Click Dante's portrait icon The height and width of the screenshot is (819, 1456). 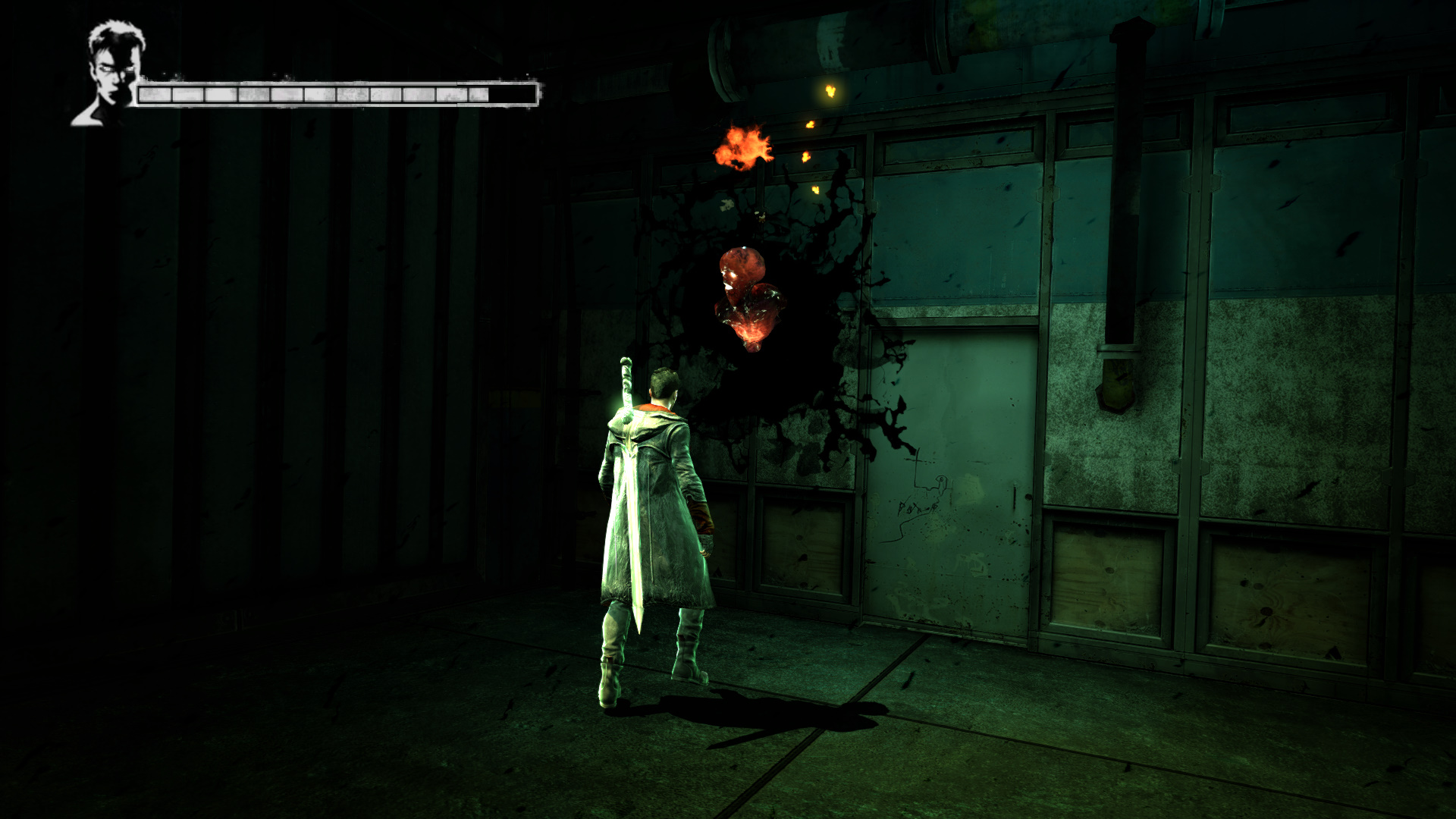[112, 74]
